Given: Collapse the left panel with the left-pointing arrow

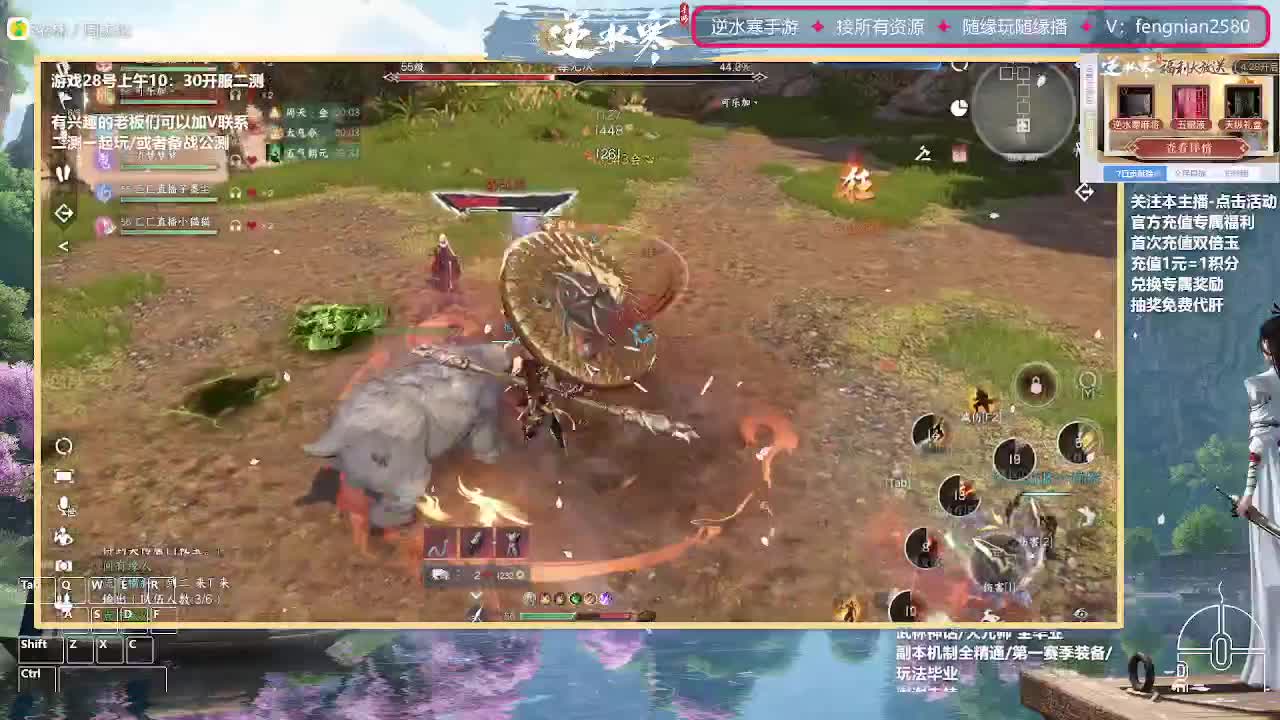Looking at the screenshot, I should (62, 245).
